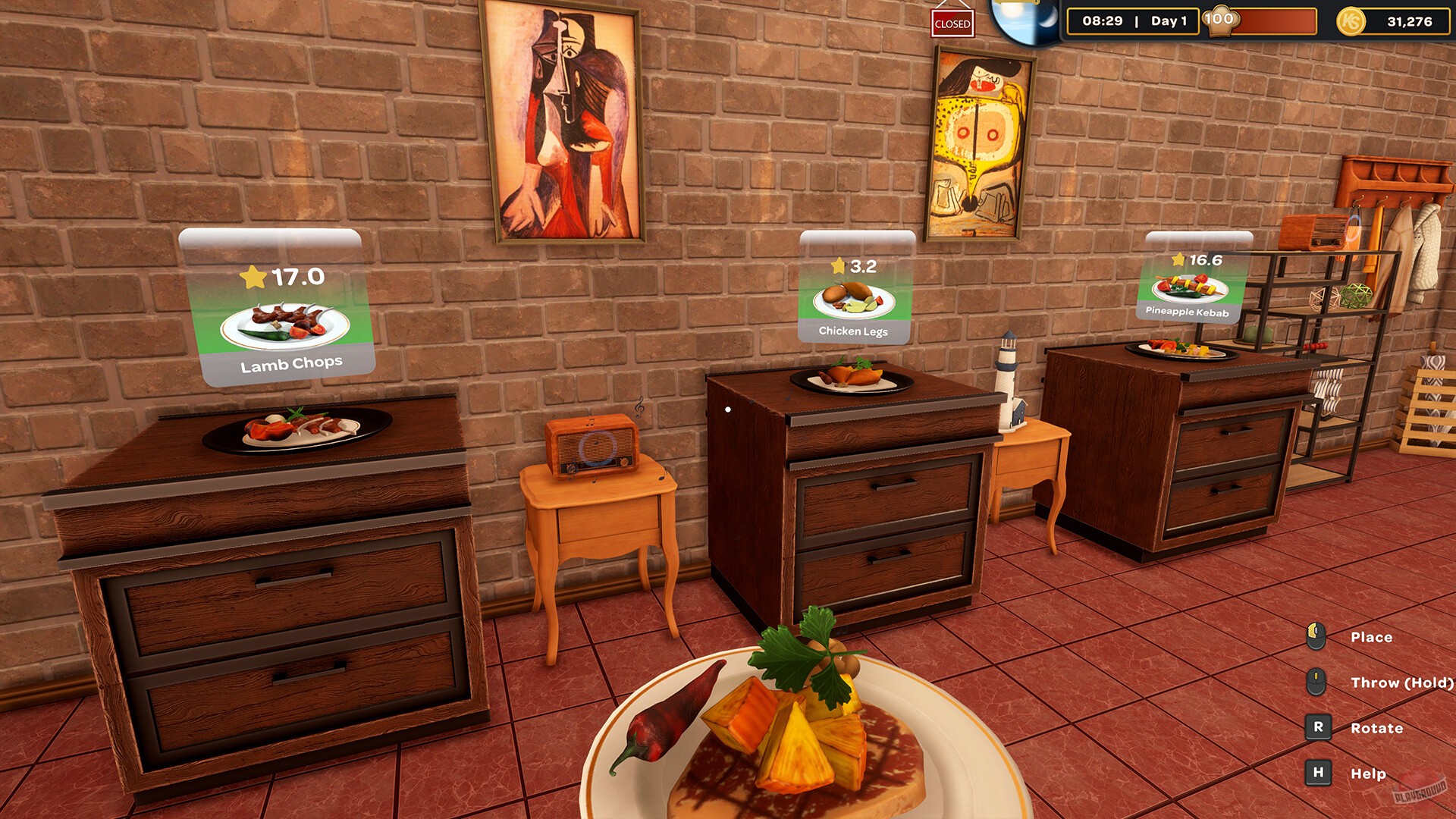The image size is (1456, 819).
Task: Click the middle mouse Throw (Hold) icon
Action: point(1316,682)
